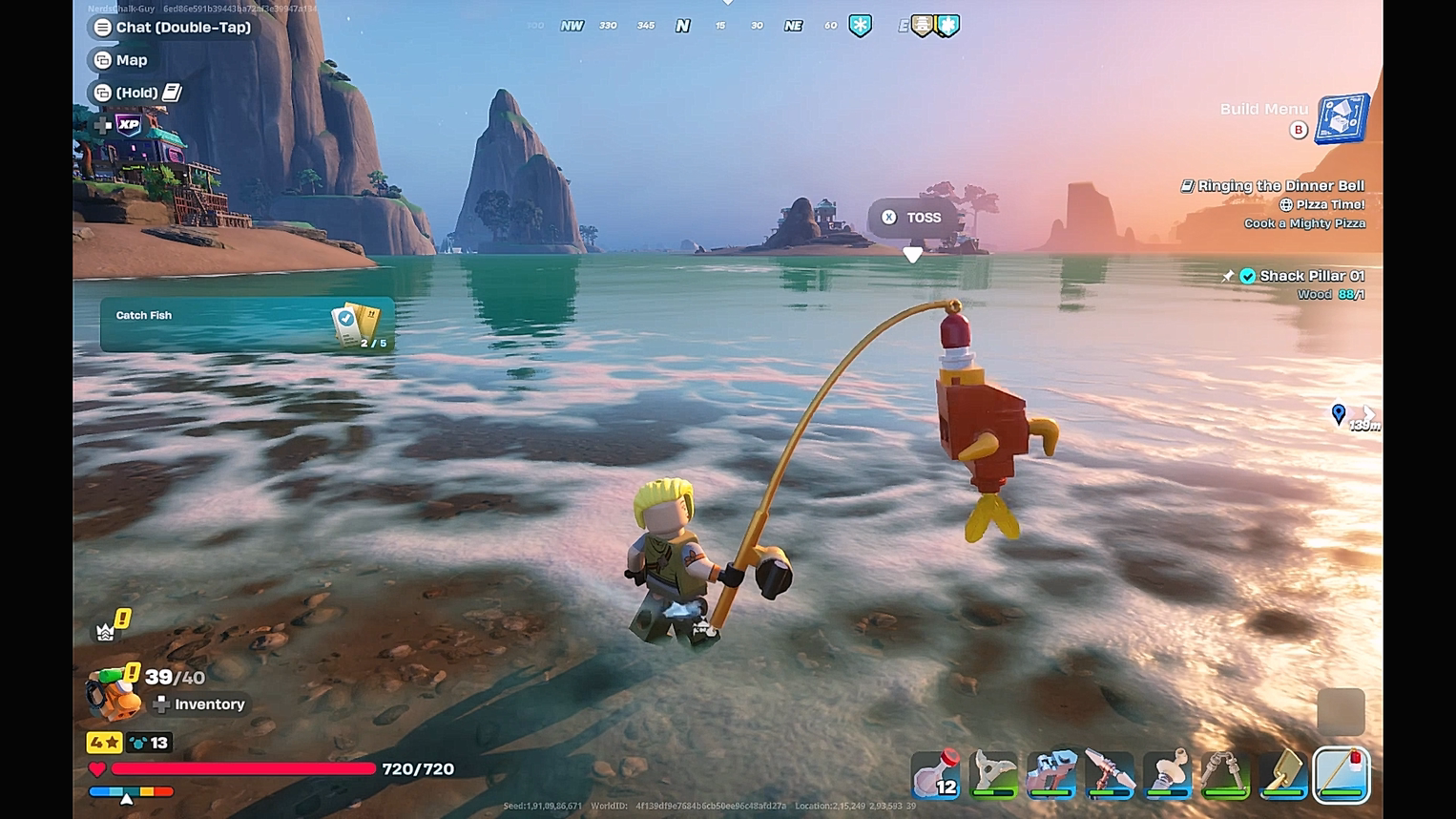The height and width of the screenshot is (819, 1456).
Task: Click the Build Menu blueprint icon
Action: [1341, 116]
